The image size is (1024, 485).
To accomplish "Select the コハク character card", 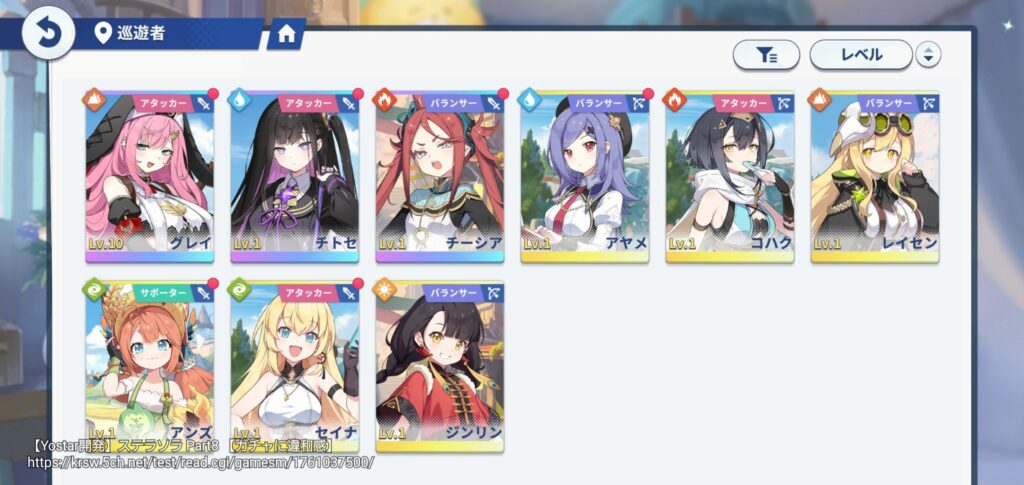I will [730, 176].
